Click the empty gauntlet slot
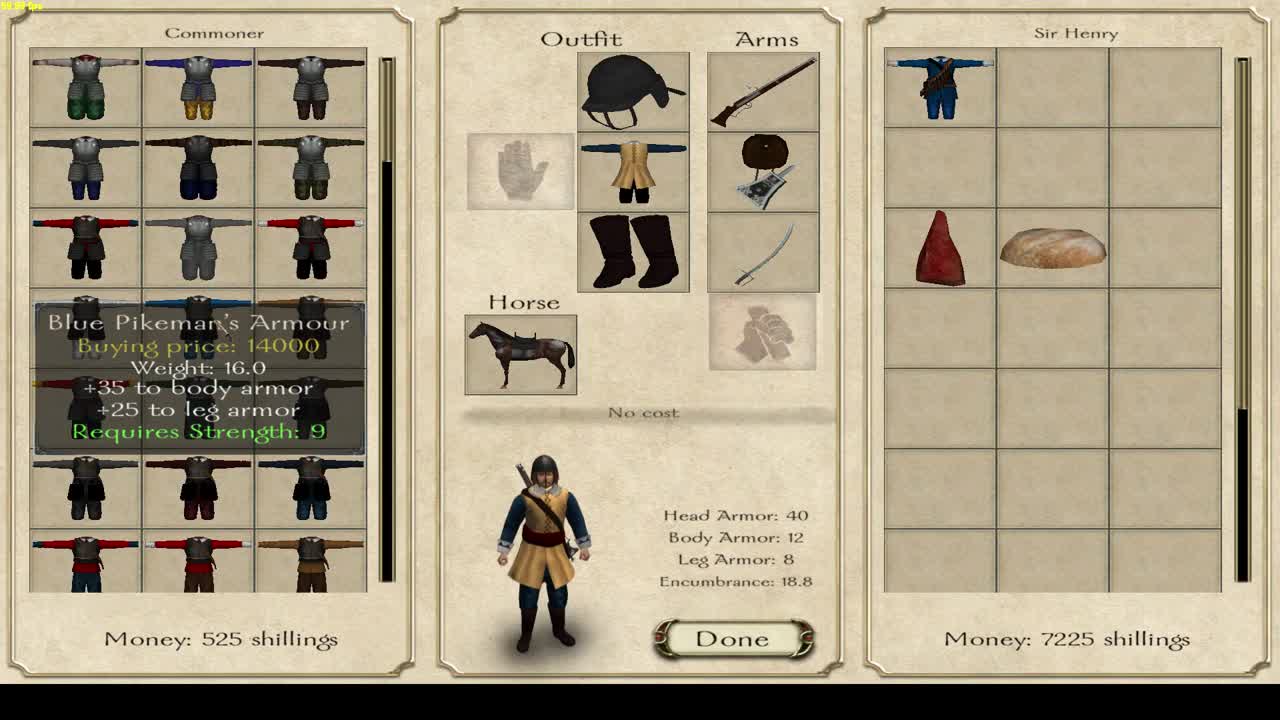The width and height of the screenshot is (1280, 720). pyautogui.click(x=519, y=170)
